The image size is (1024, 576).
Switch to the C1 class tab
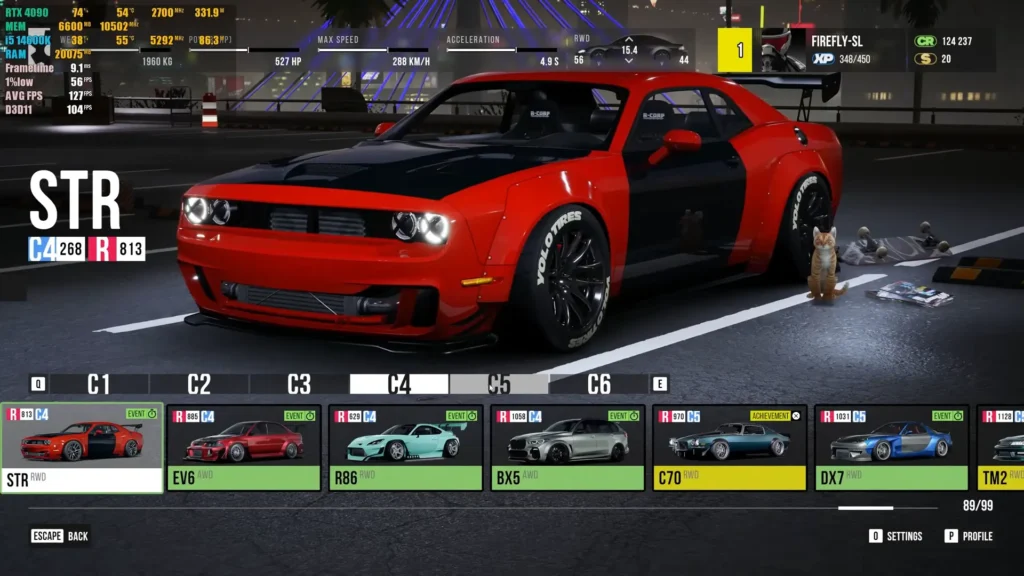(98, 384)
